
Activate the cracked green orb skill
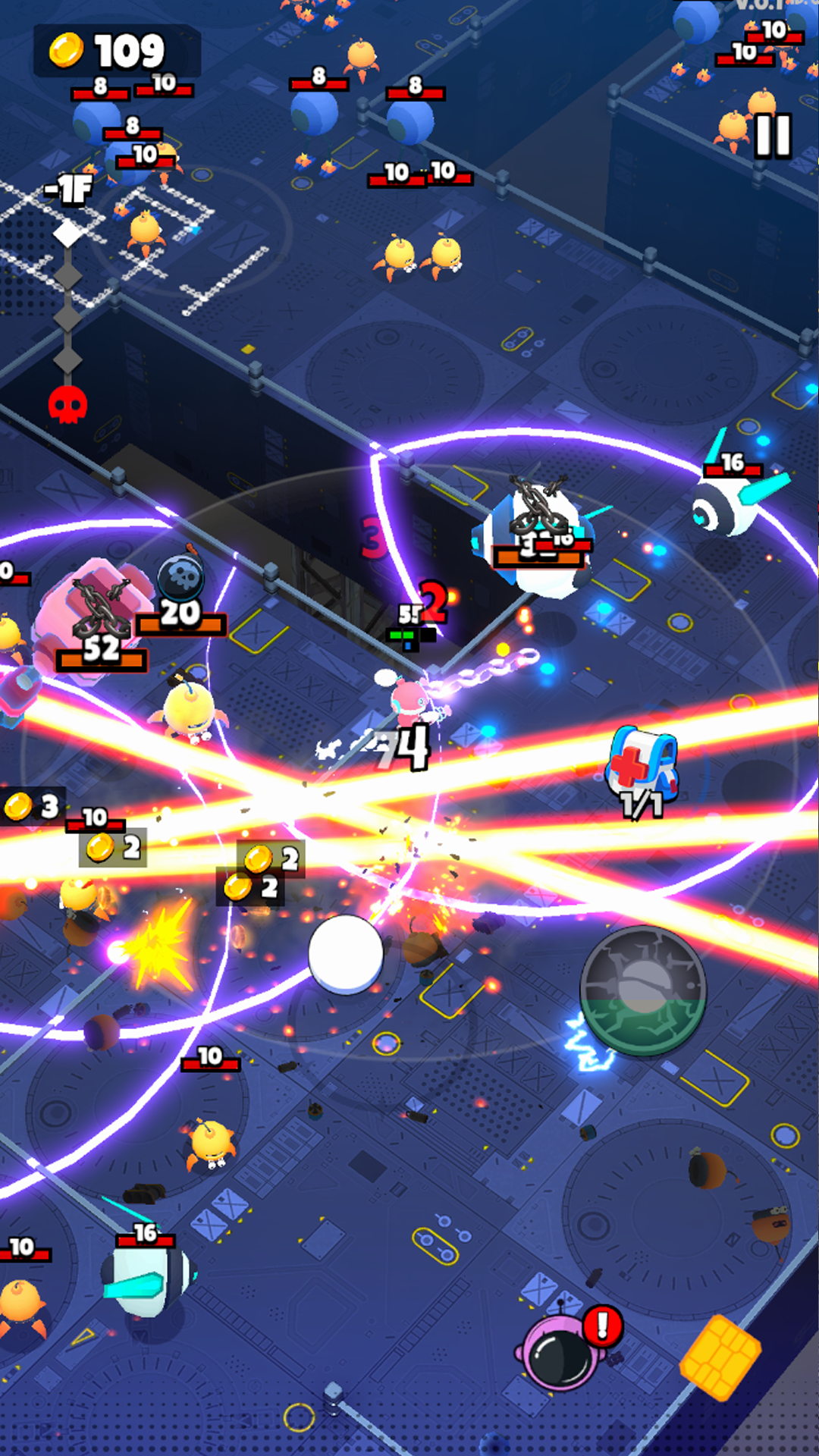click(x=643, y=990)
